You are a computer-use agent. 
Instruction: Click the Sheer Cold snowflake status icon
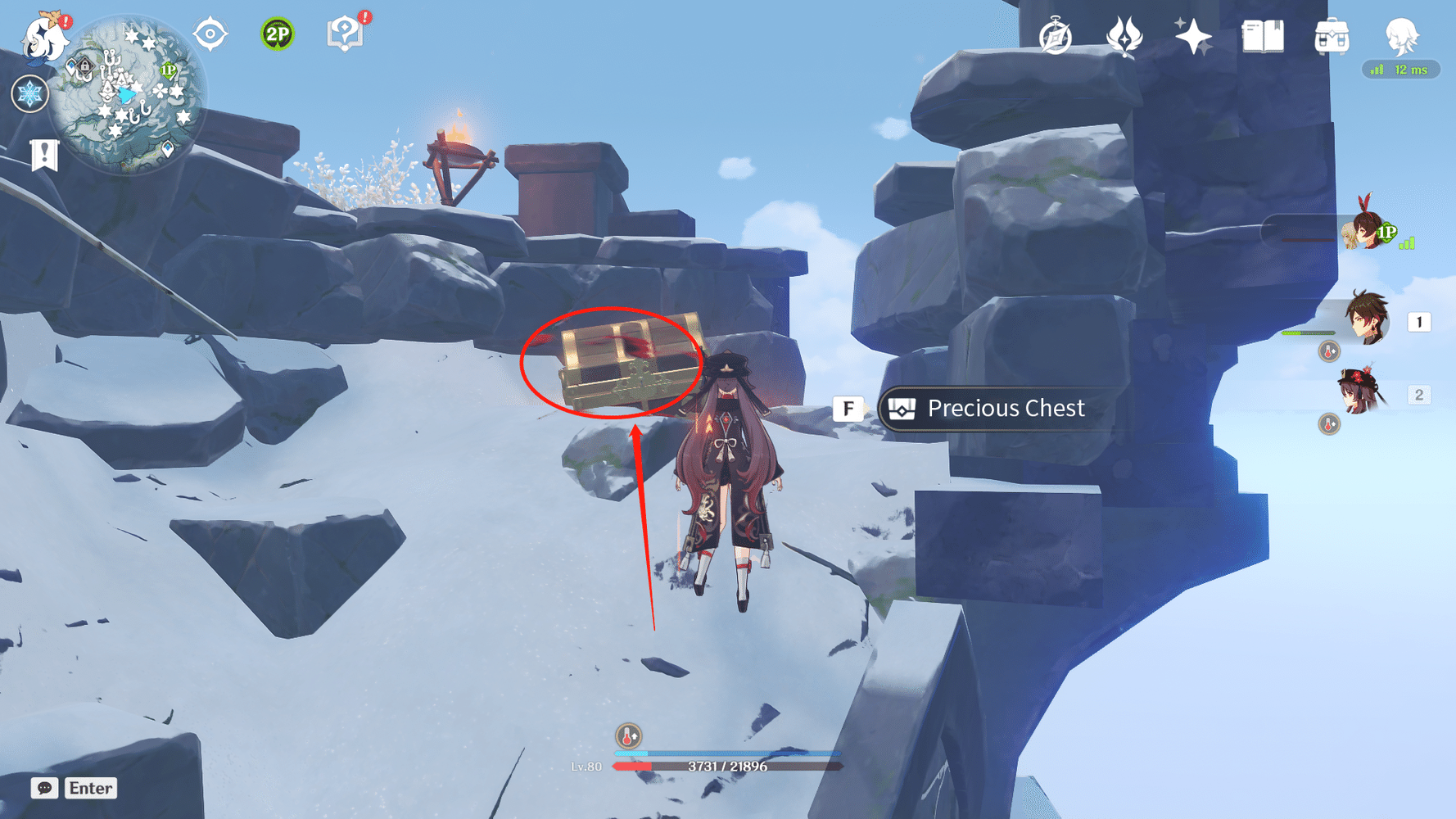coord(30,93)
